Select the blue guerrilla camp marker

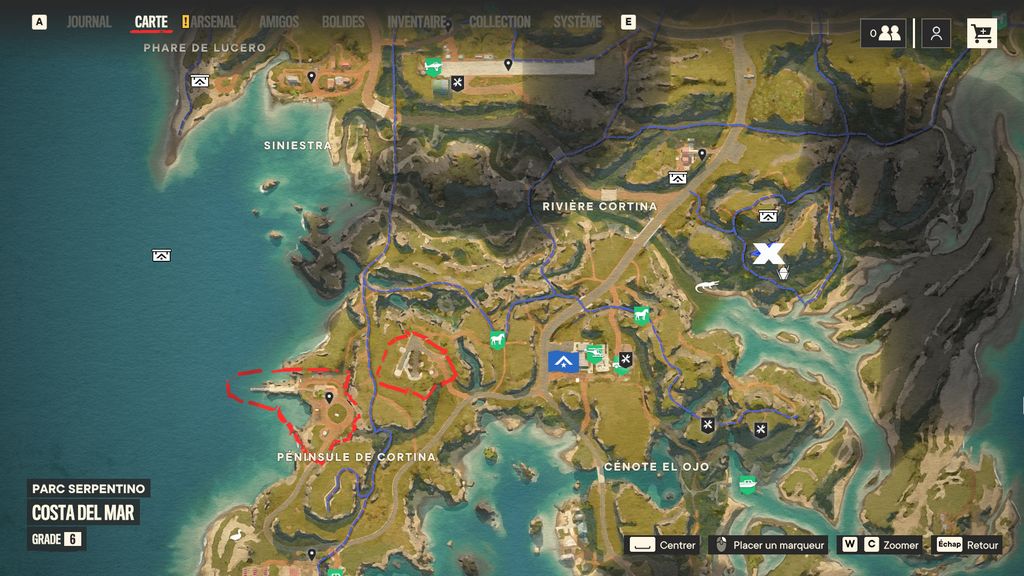(x=563, y=361)
